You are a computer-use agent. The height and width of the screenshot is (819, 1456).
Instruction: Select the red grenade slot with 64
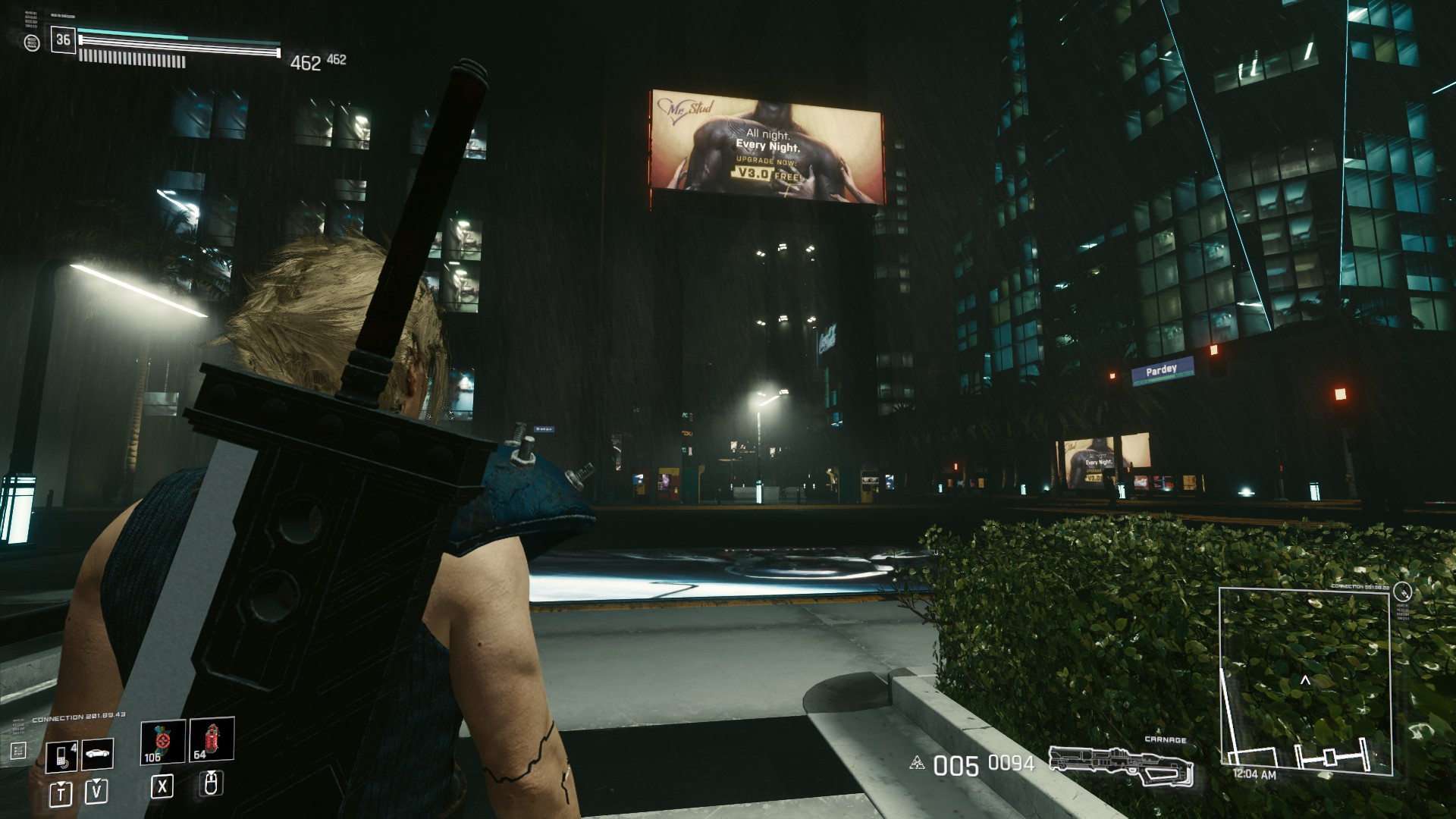tap(212, 740)
